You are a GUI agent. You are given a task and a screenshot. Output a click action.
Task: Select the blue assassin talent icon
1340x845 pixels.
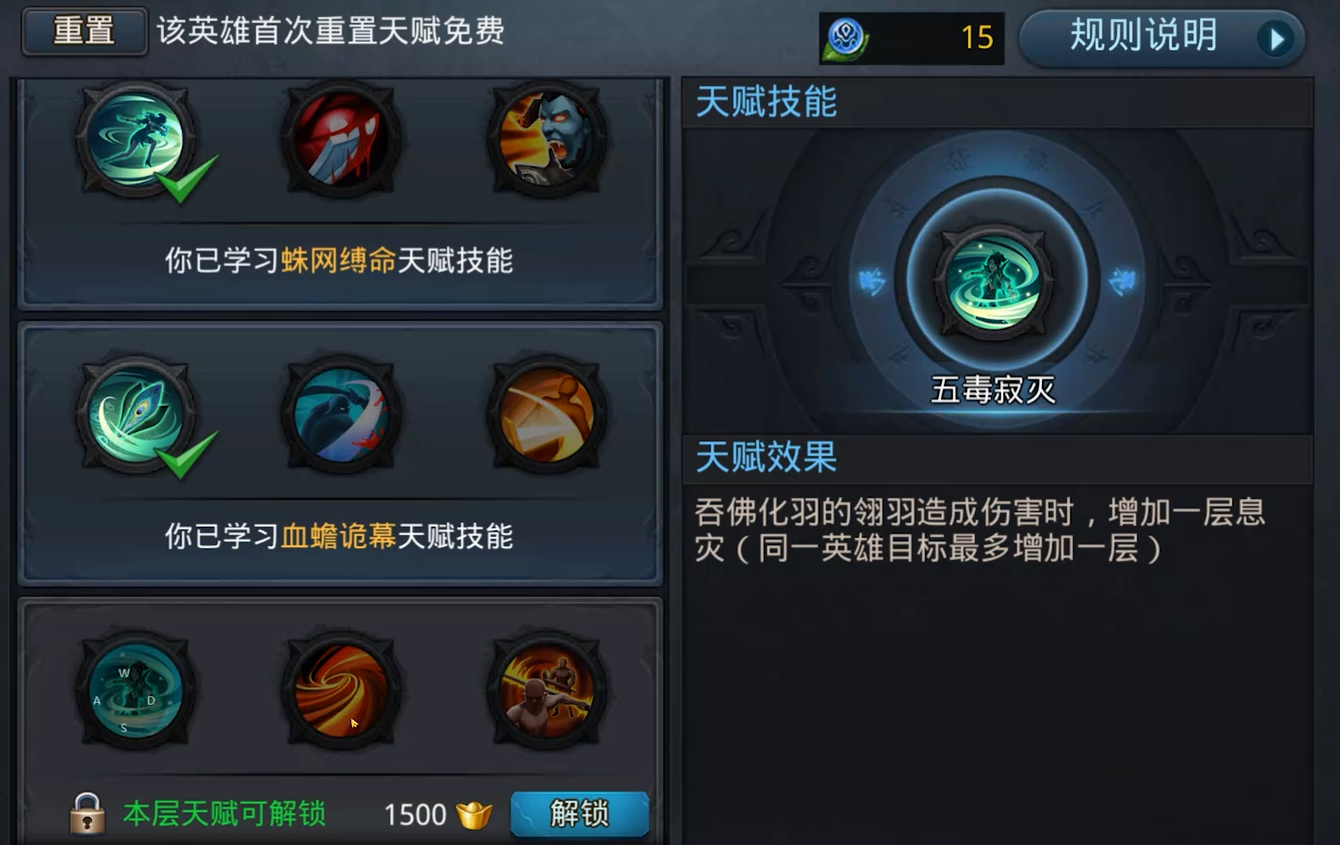coord(342,413)
